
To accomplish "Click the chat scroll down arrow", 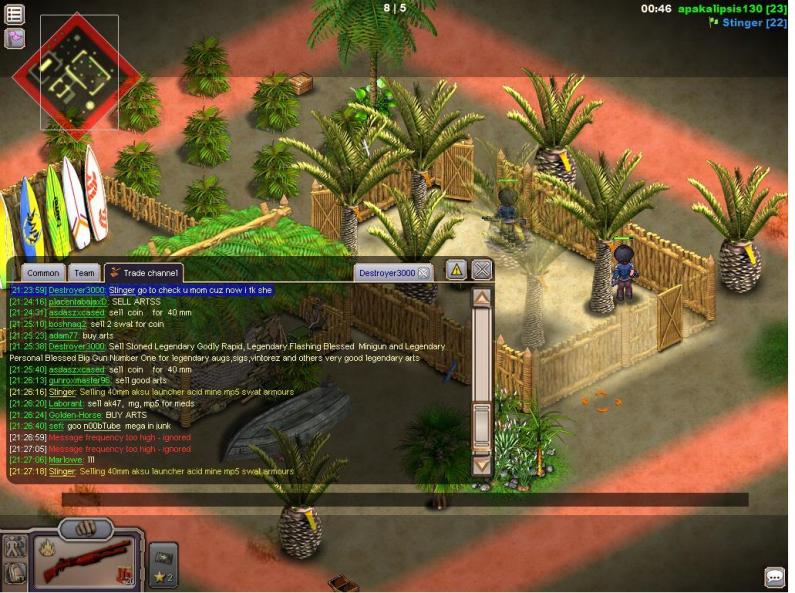I will 482,465.
